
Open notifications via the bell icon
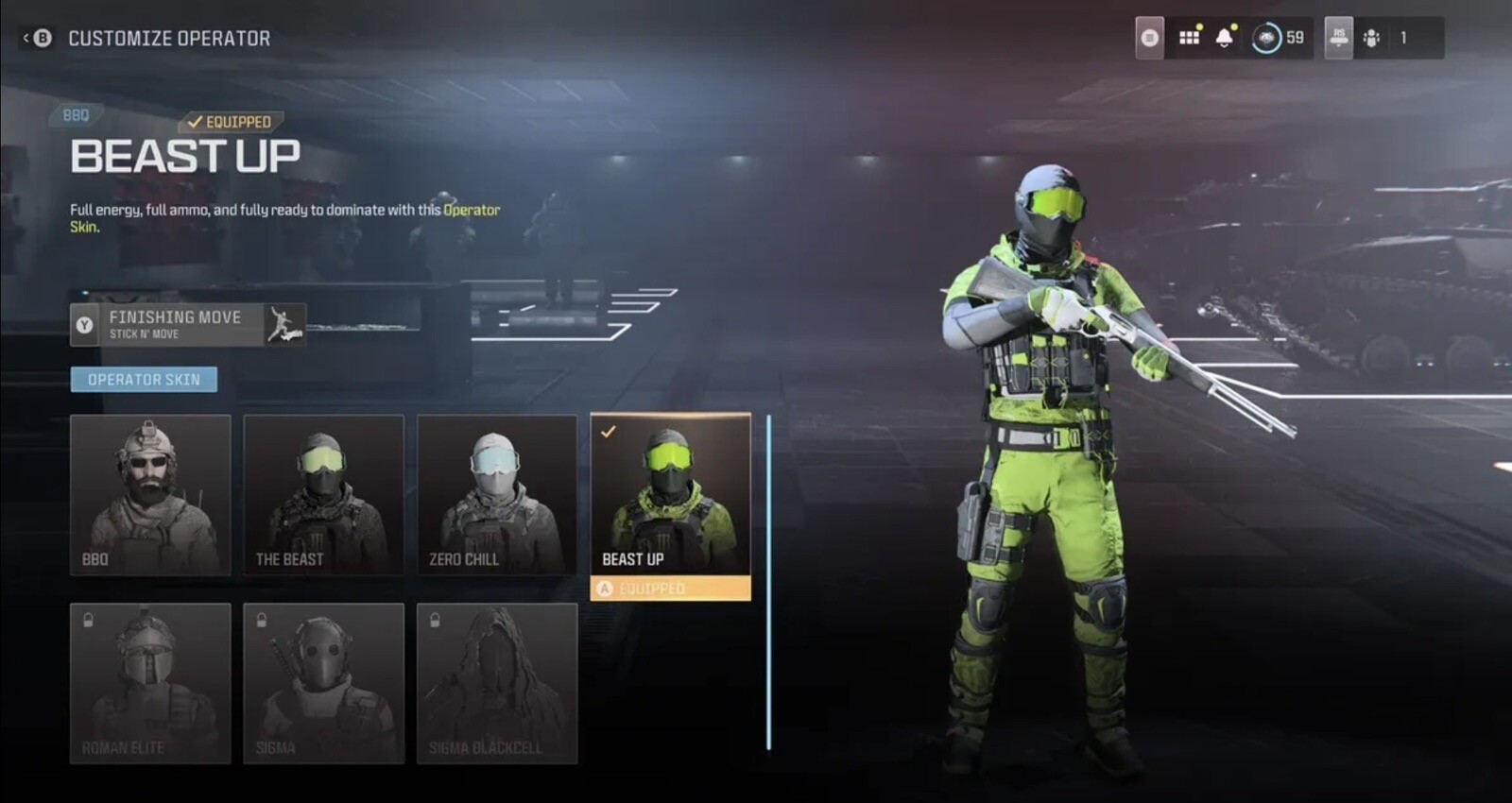point(1226,37)
